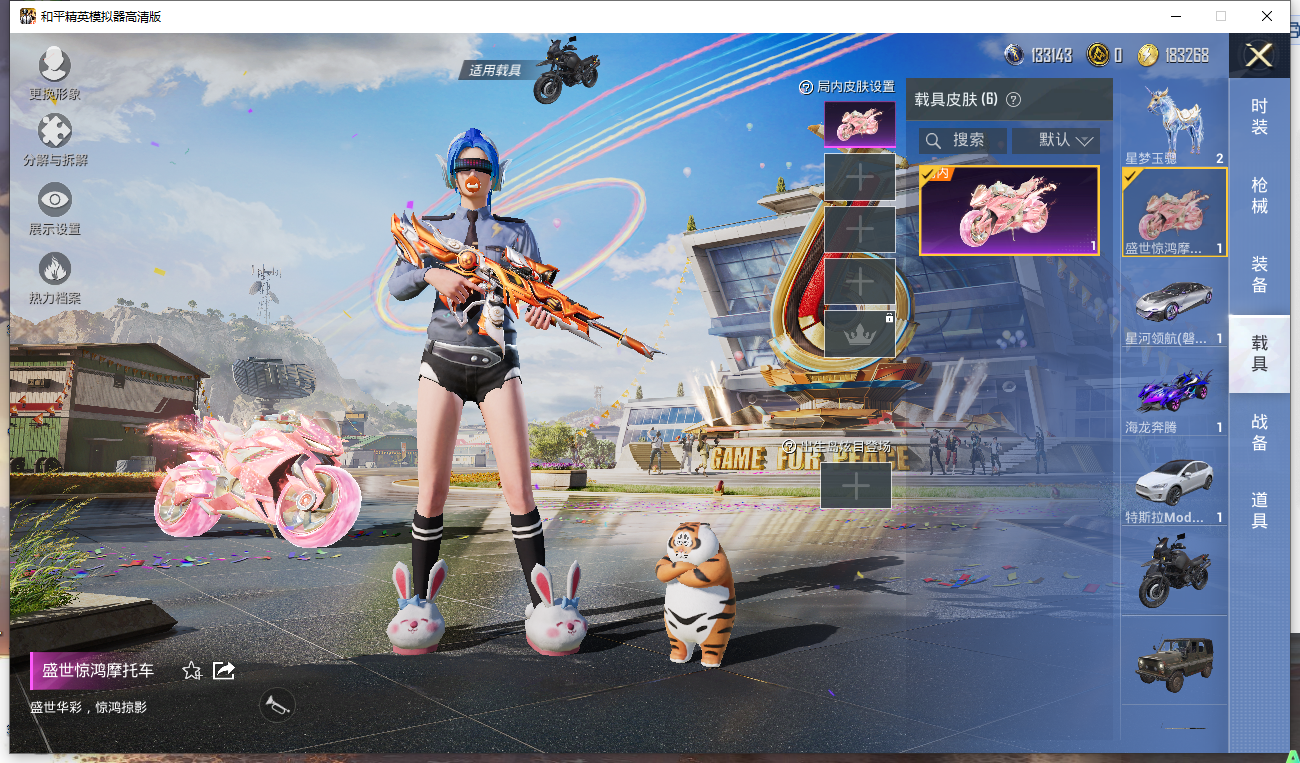Screen dimensions: 1300x763
Task: Click the 搜索 search box
Action: pos(962,140)
